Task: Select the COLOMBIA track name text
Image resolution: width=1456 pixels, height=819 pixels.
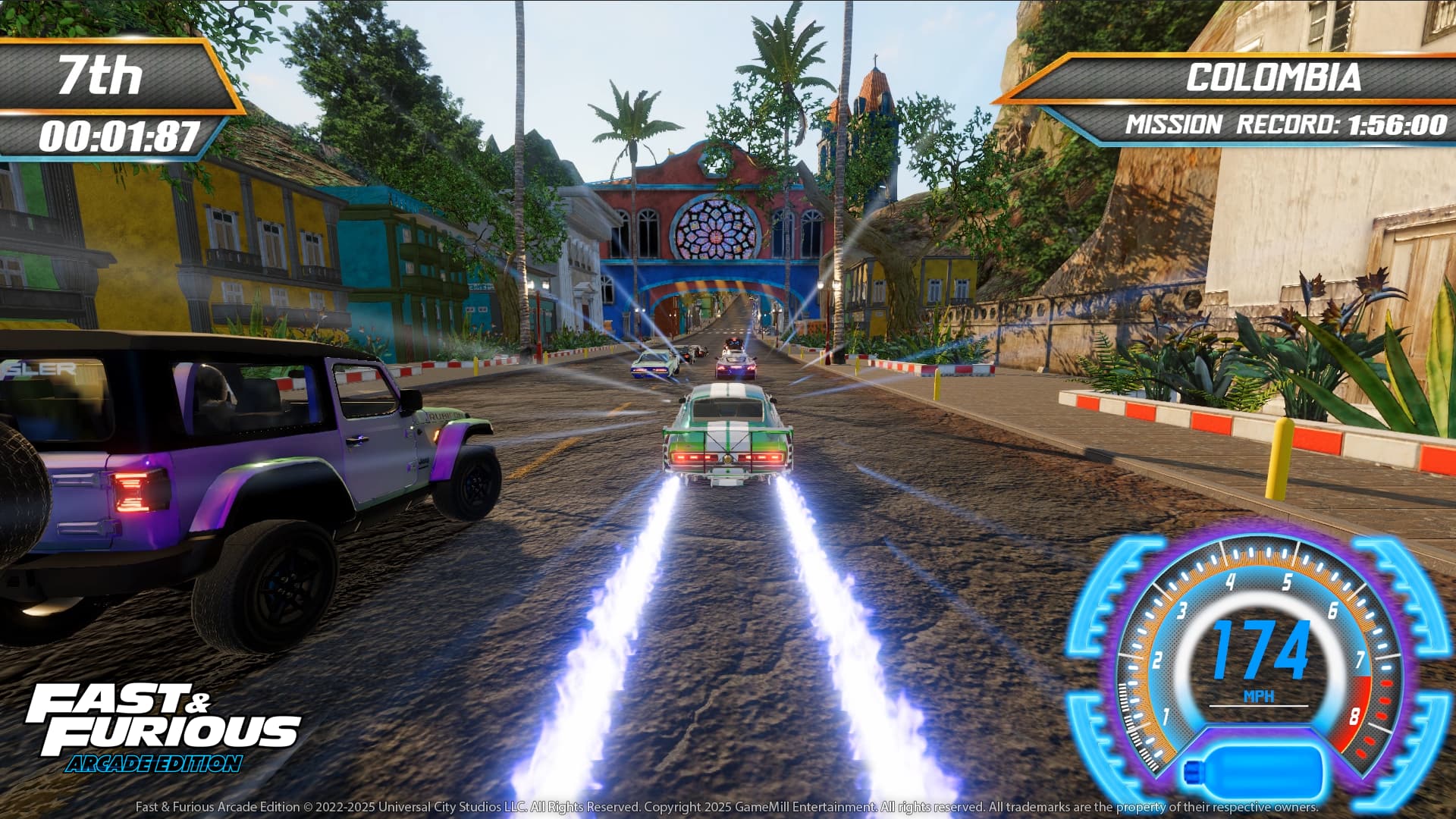Action: 1274,76
